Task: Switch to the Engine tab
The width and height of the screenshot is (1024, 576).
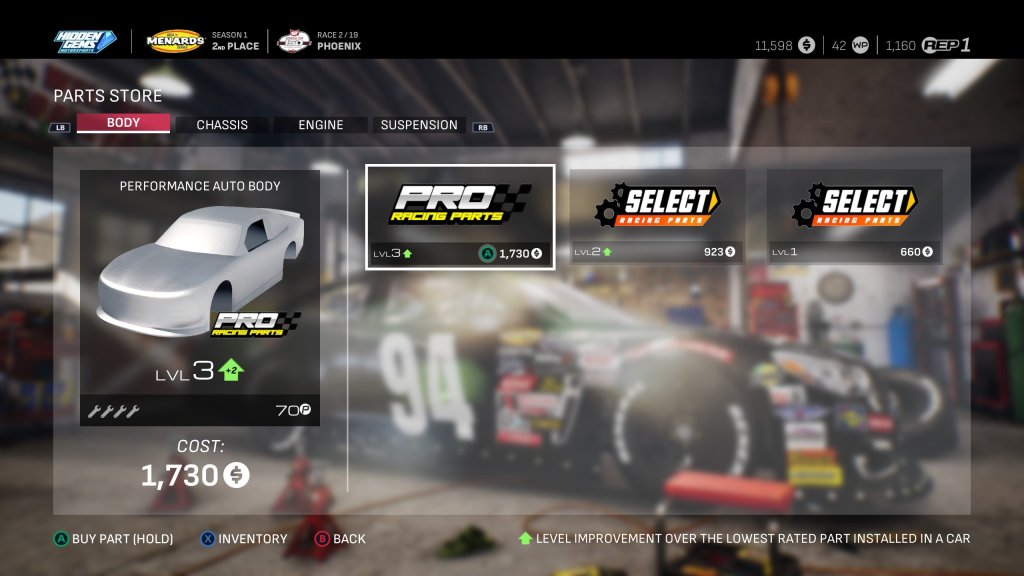Action: (x=321, y=125)
